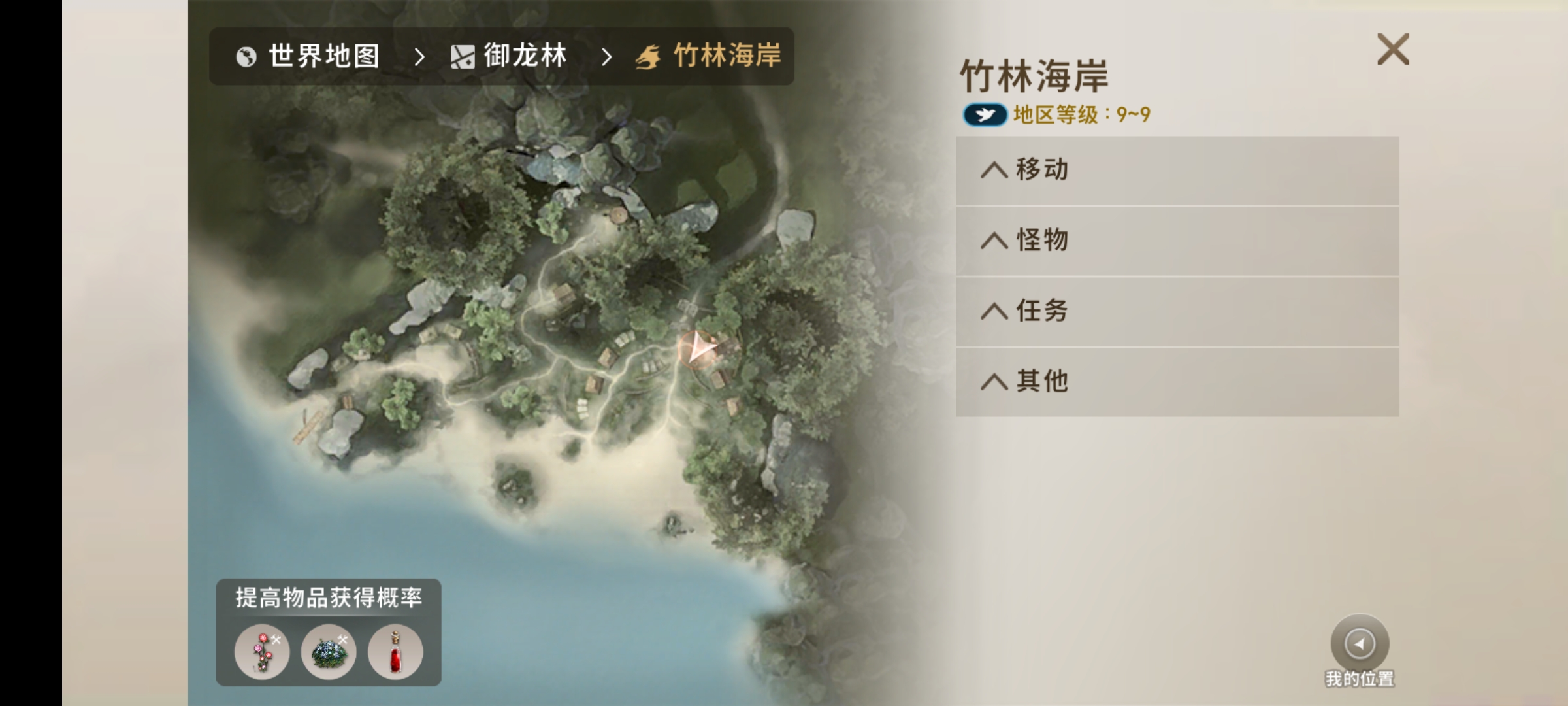Screen dimensions: 1568x706
Task: Collapse the 任务 panel chevron
Action: [996, 311]
